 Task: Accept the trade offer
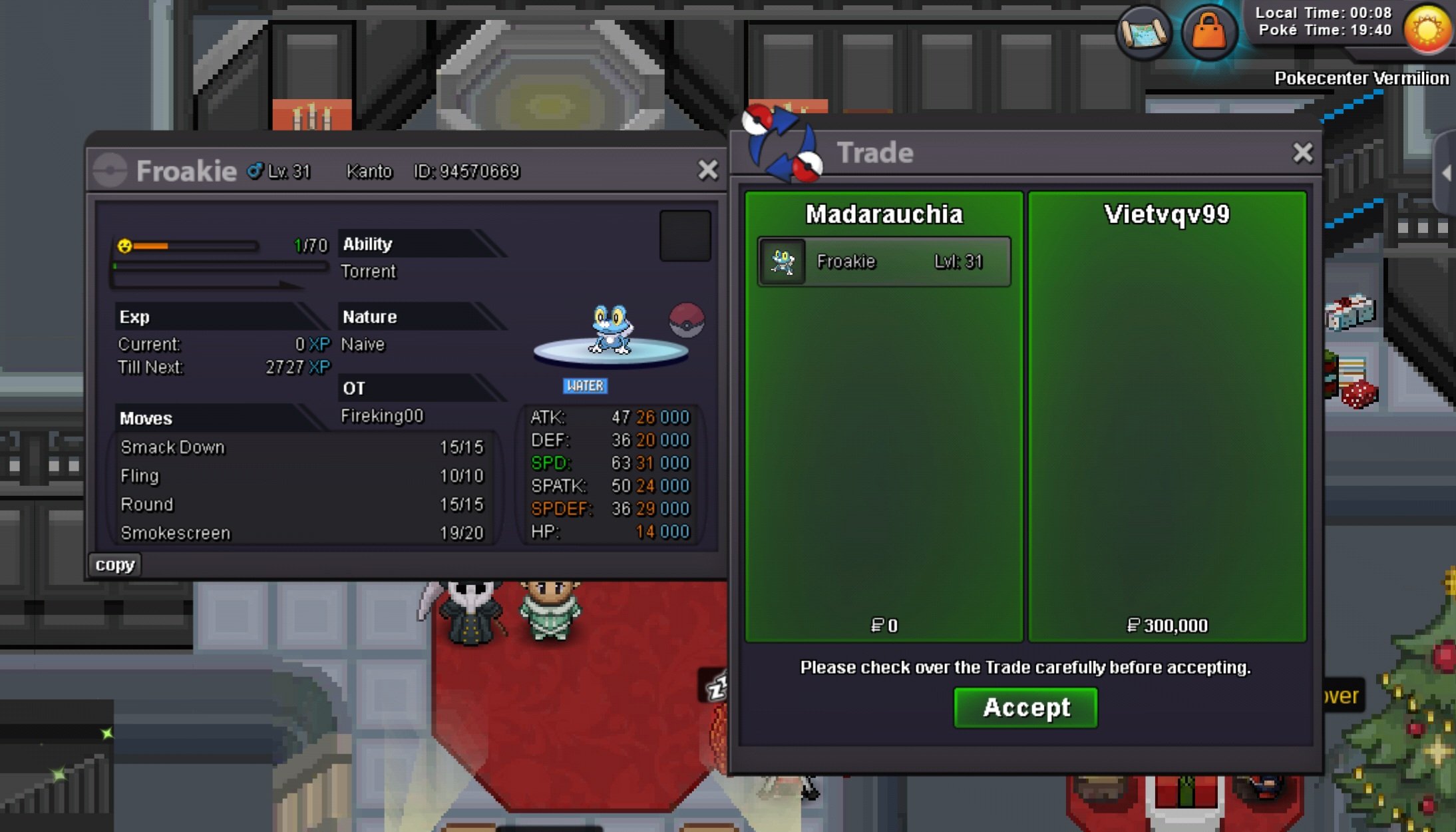point(1025,708)
